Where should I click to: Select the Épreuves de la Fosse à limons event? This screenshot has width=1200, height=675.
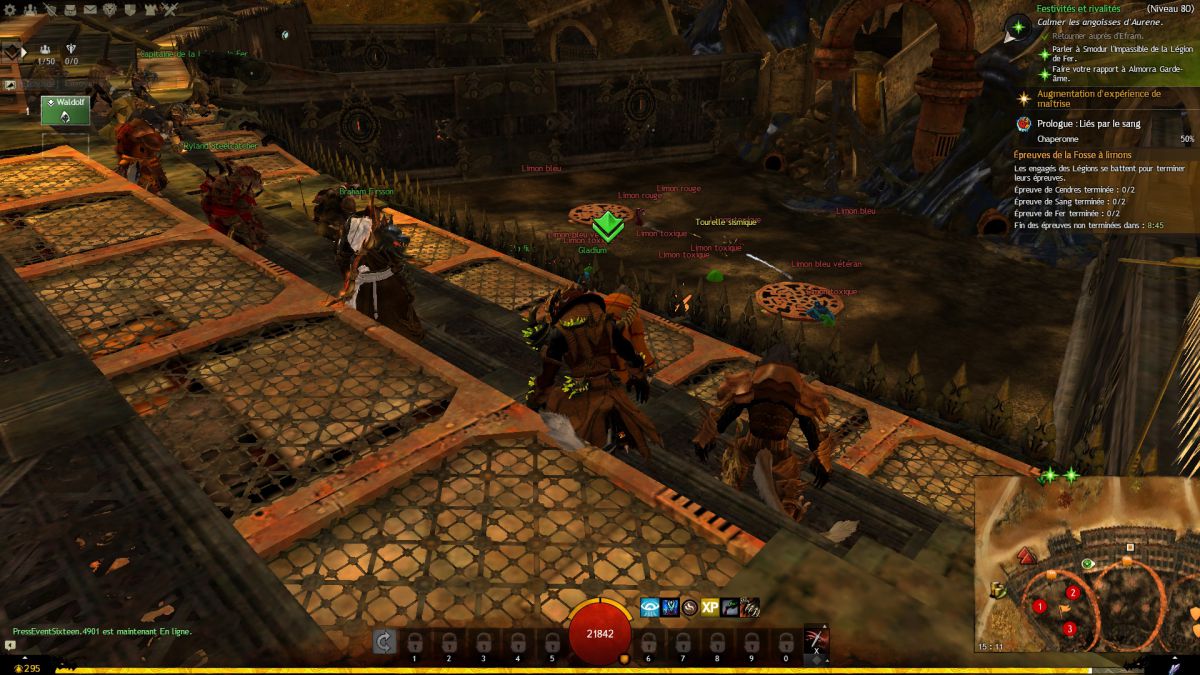click(1070, 155)
